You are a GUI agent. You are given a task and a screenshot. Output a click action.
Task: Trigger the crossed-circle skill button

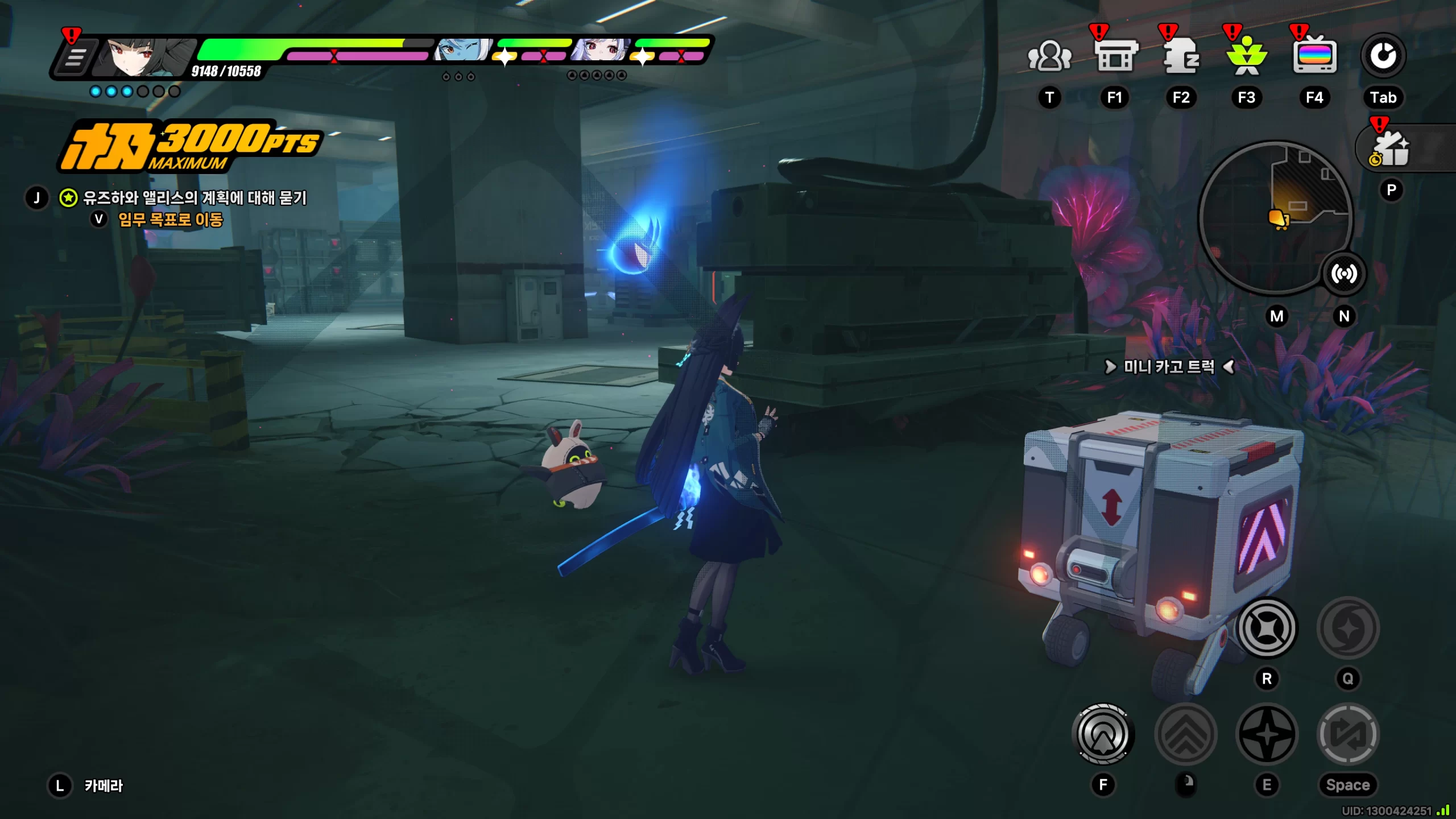(x=1267, y=628)
